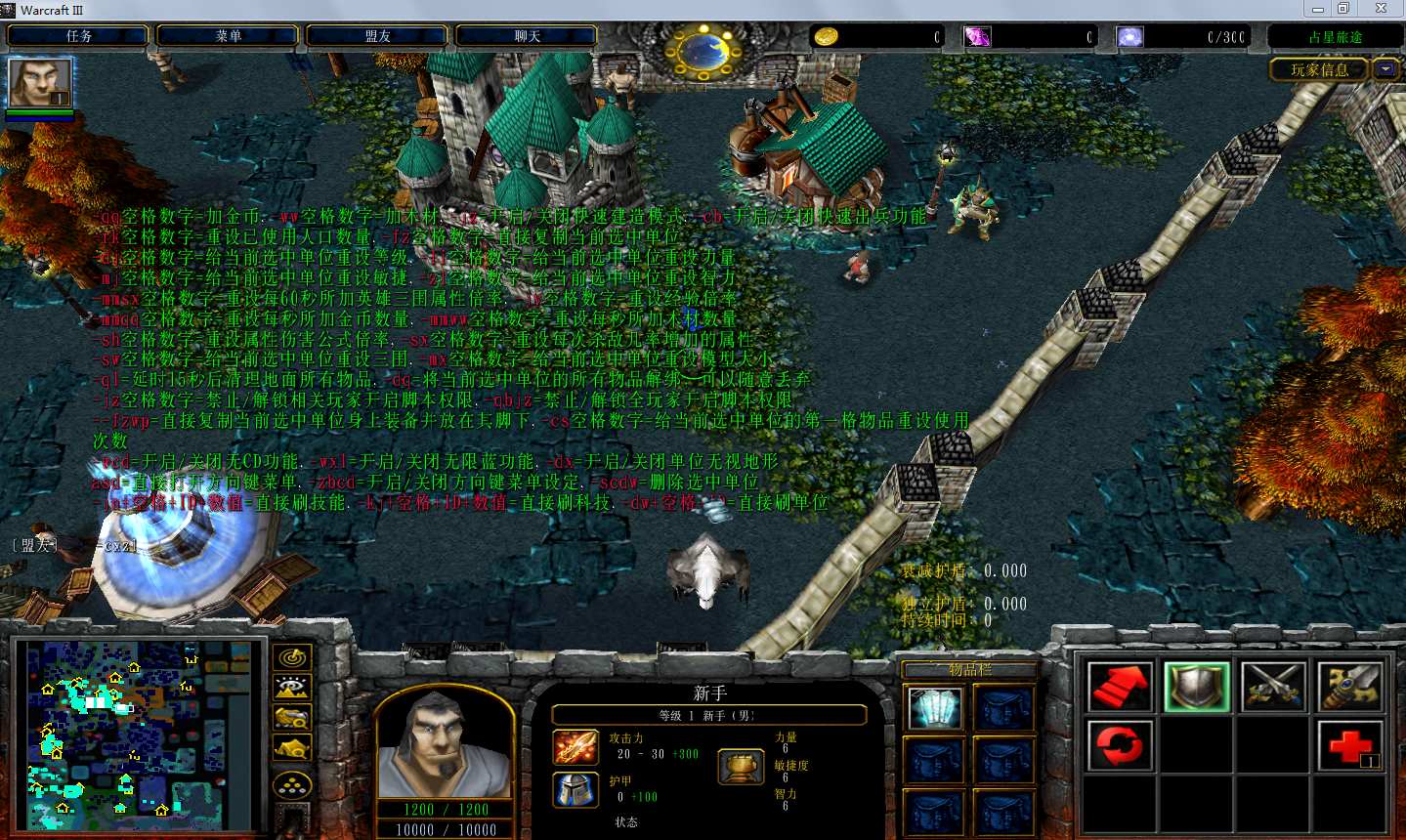Click the red arrow move command

click(1119, 687)
